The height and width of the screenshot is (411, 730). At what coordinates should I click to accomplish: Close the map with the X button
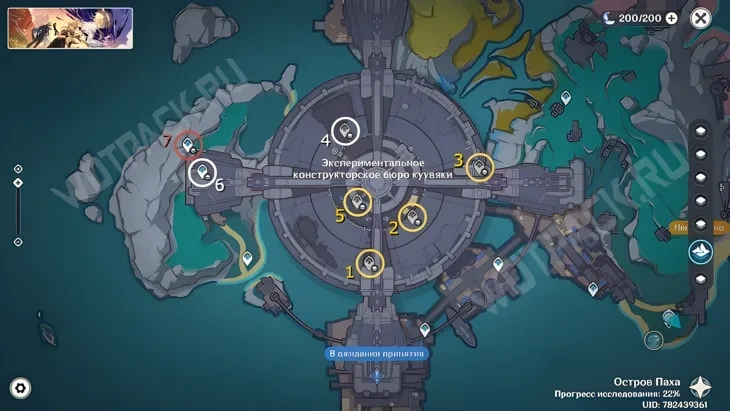click(709, 18)
